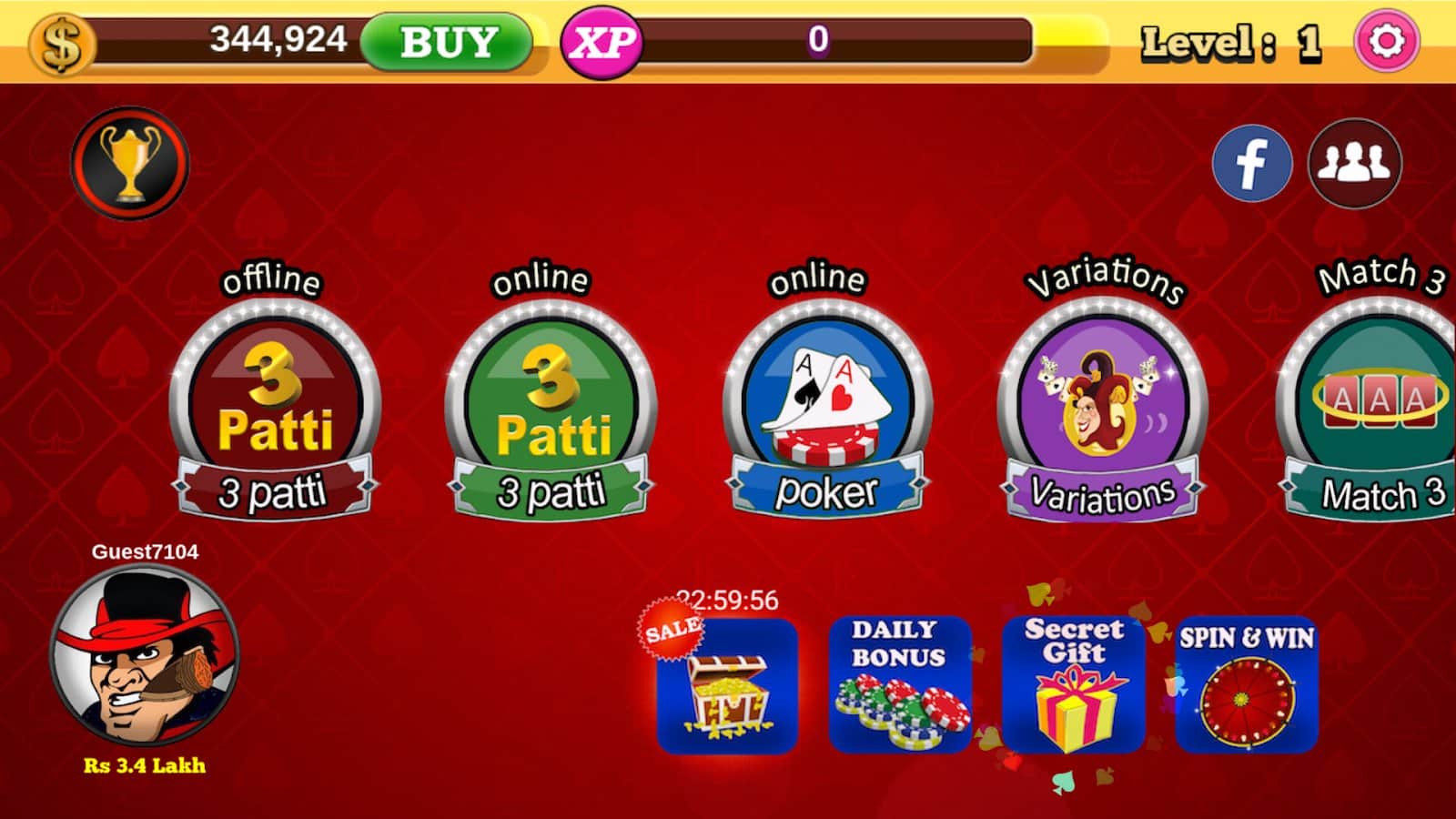Connect with the Facebook icon
The height and width of the screenshot is (819, 1456).
tap(1253, 164)
